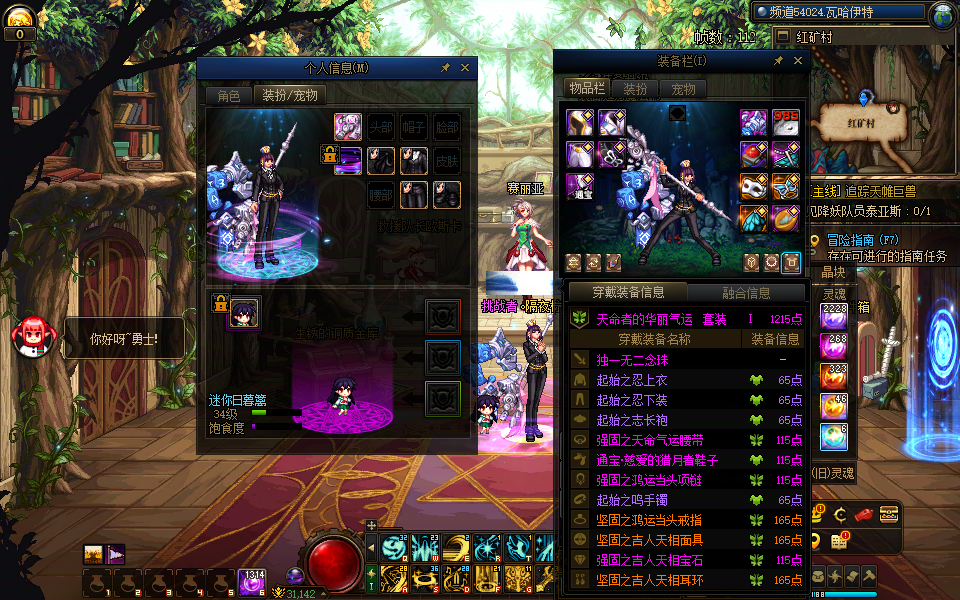Select the 穿戴装备信息 worn equipment tab
Viewport: 960px width, 600px height.
click(x=628, y=293)
